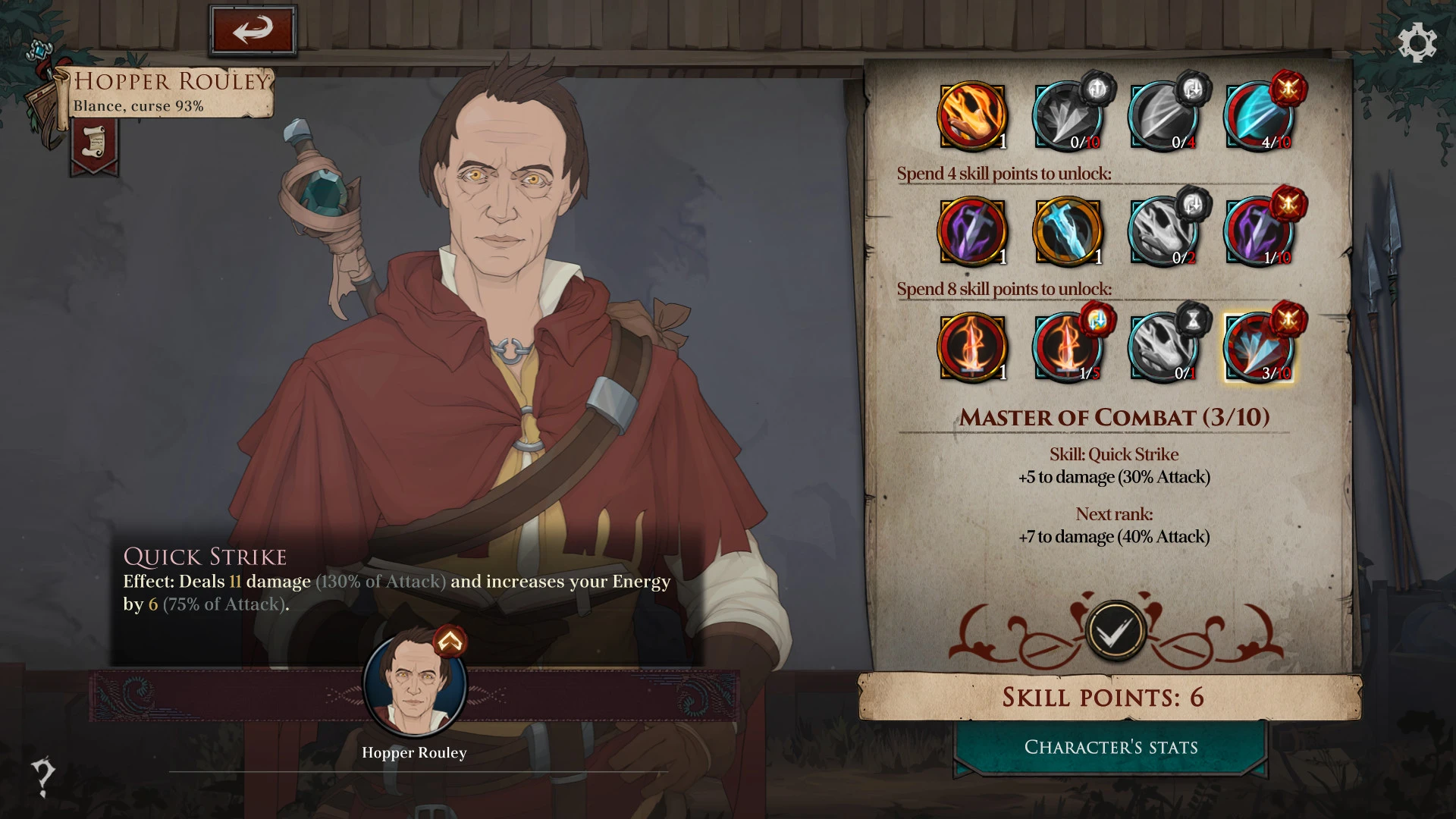Choose the grey skull skill with 0/2
This screenshot has height=819, width=1456.
[1163, 232]
